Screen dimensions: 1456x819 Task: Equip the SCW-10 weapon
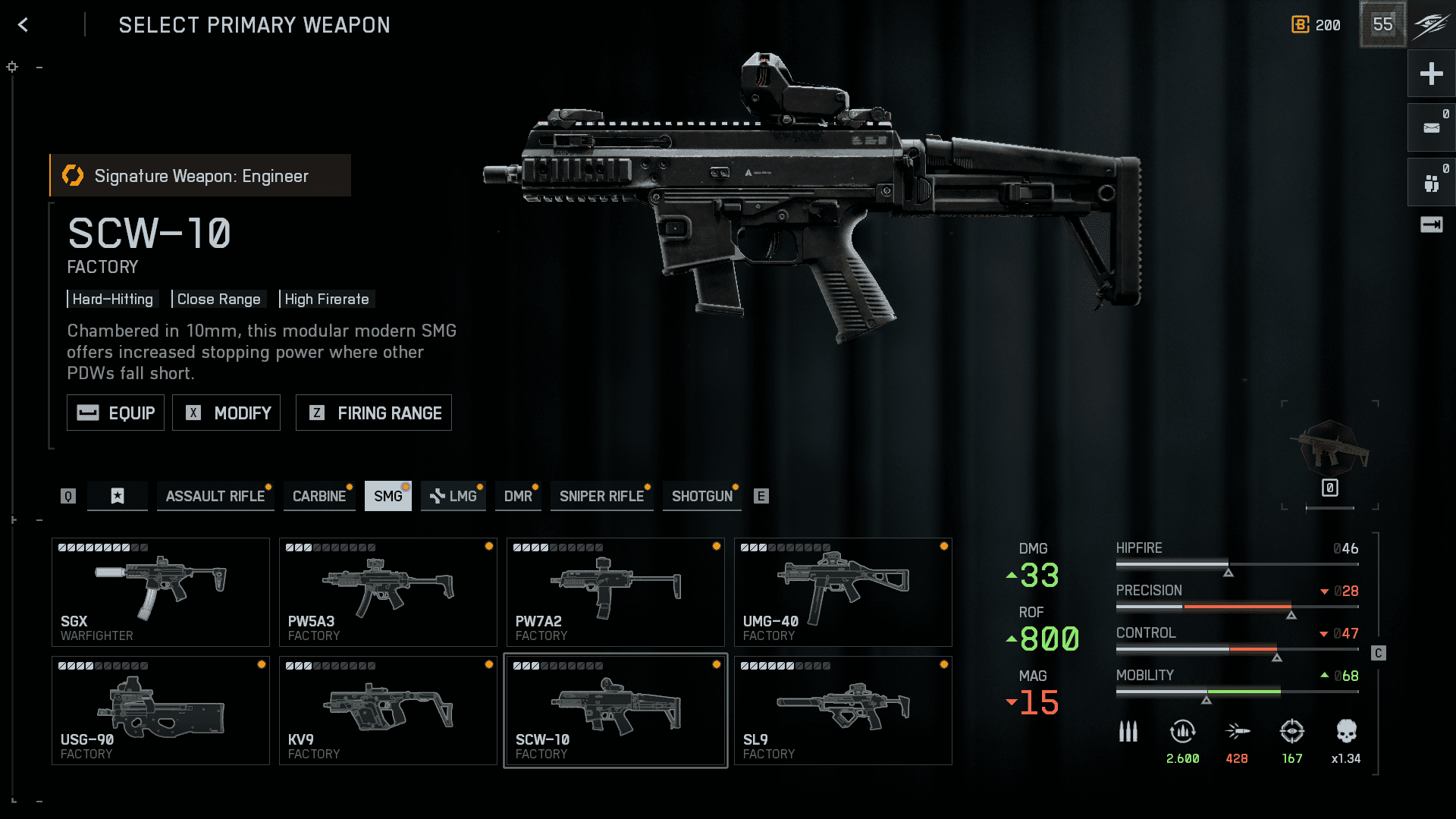115,413
